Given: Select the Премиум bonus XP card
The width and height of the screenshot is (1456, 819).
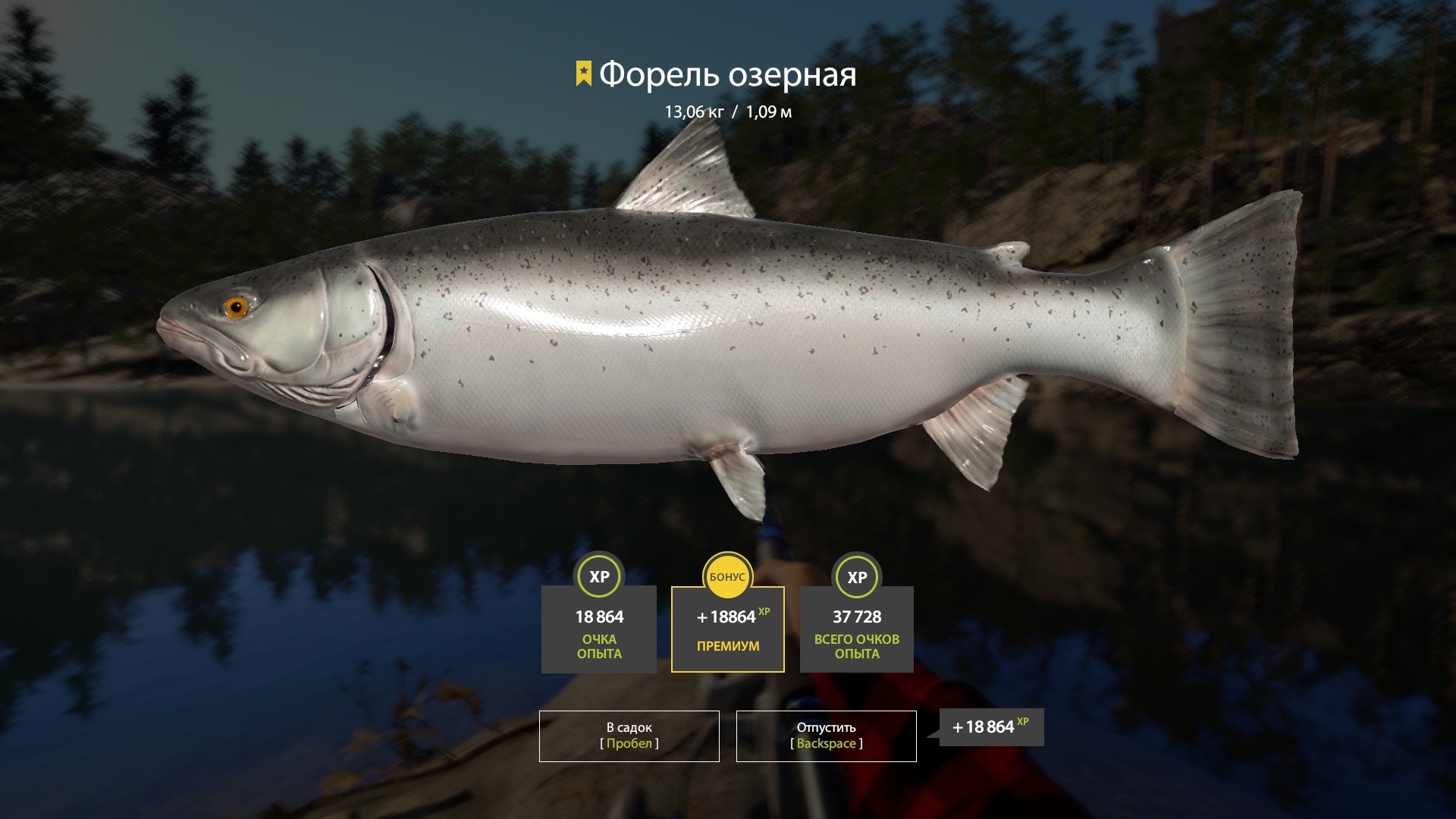Looking at the screenshot, I should click(x=727, y=629).
